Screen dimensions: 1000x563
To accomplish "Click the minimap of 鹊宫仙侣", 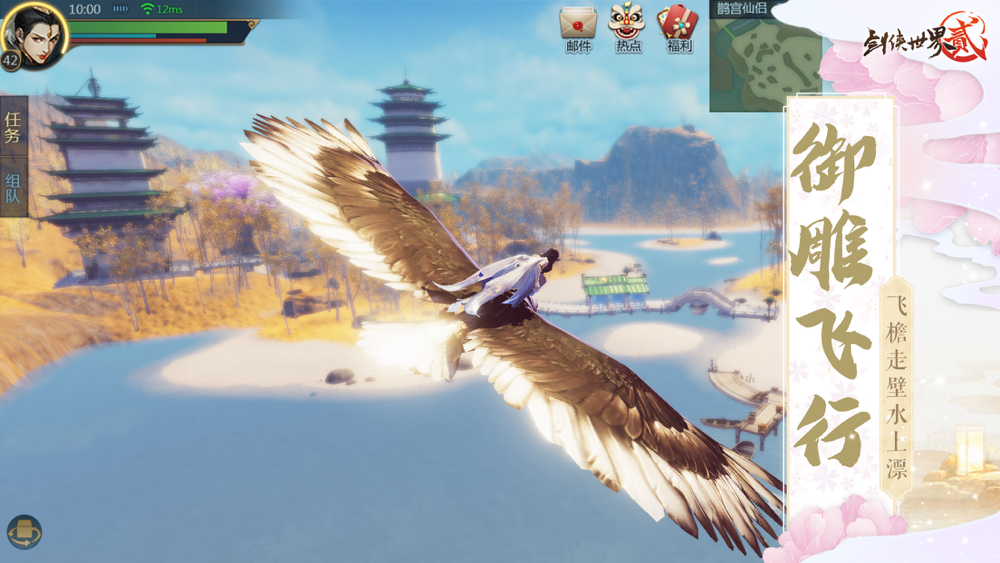I will (x=764, y=62).
